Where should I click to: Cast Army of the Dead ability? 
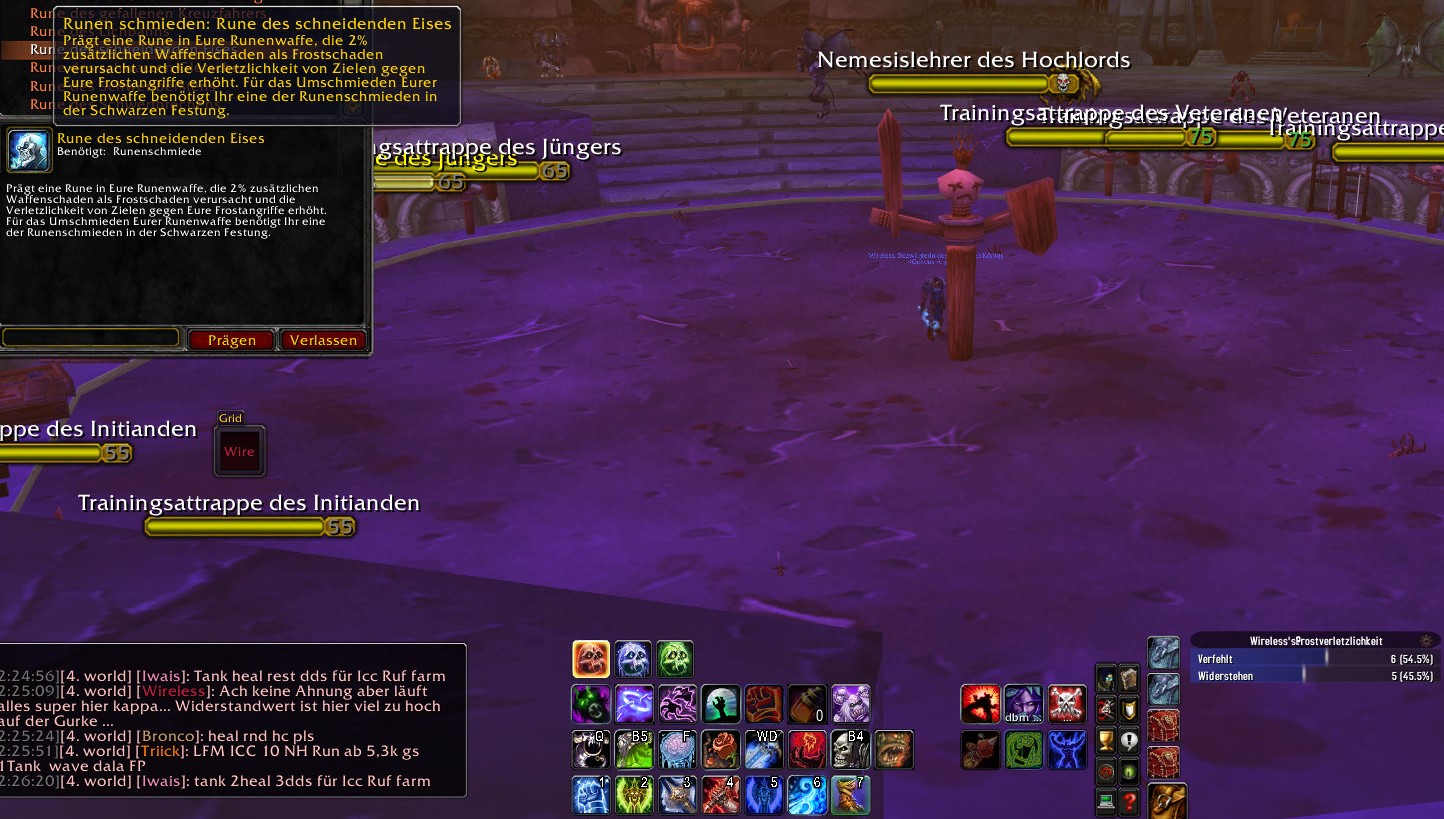pyautogui.click(x=851, y=704)
